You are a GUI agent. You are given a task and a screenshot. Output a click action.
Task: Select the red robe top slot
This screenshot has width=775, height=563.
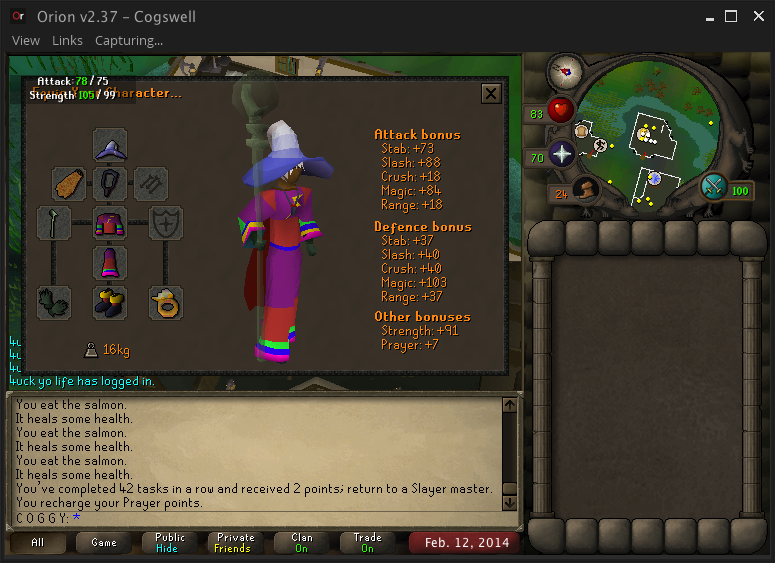110,223
